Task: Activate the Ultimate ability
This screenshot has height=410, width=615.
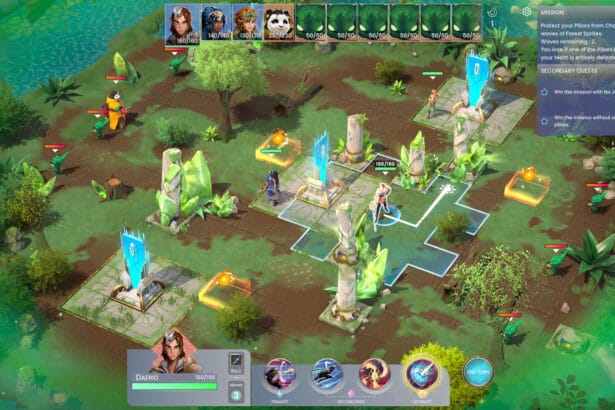Action: [x=421, y=374]
